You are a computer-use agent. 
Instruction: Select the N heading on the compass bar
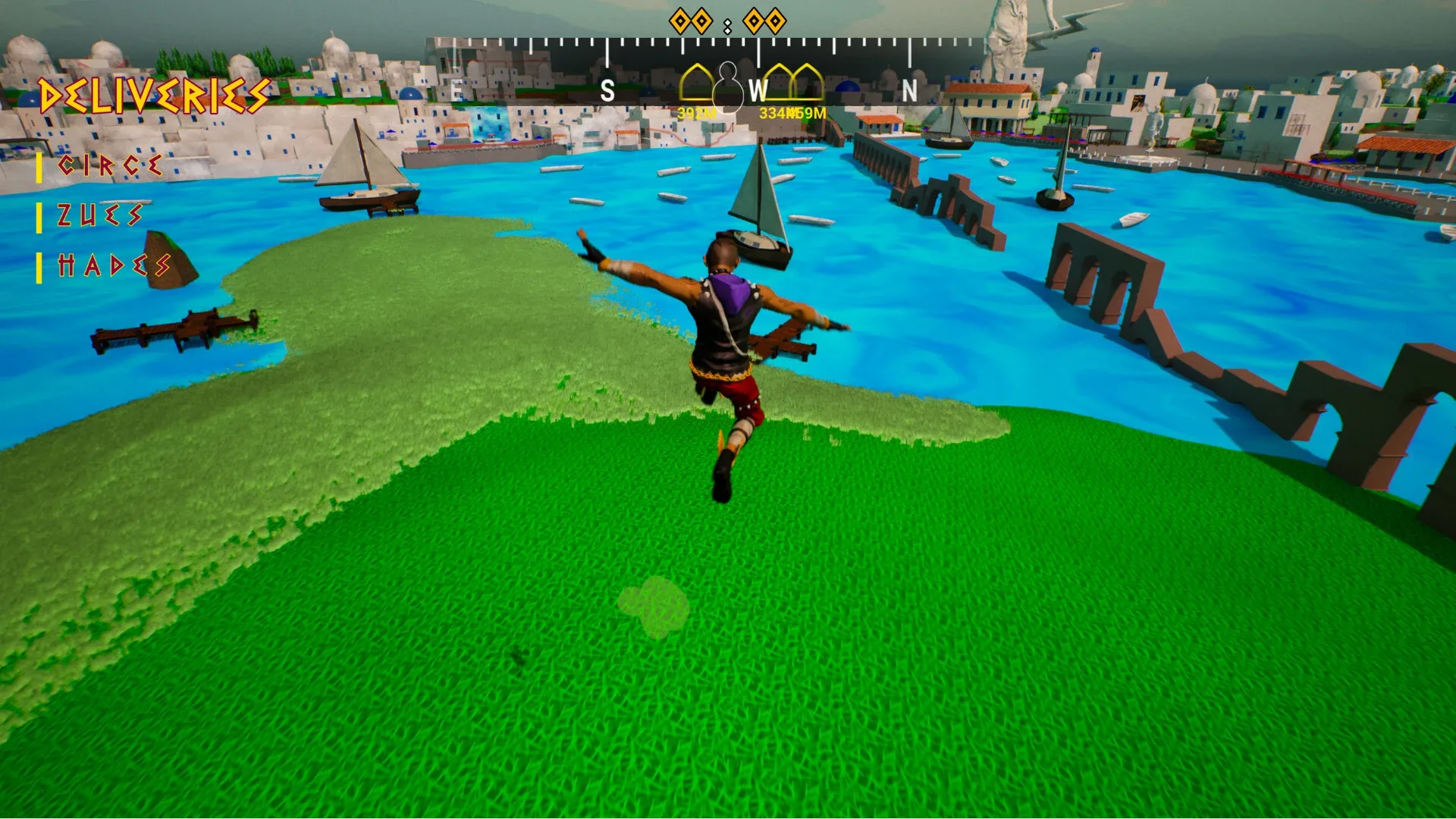tap(910, 89)
